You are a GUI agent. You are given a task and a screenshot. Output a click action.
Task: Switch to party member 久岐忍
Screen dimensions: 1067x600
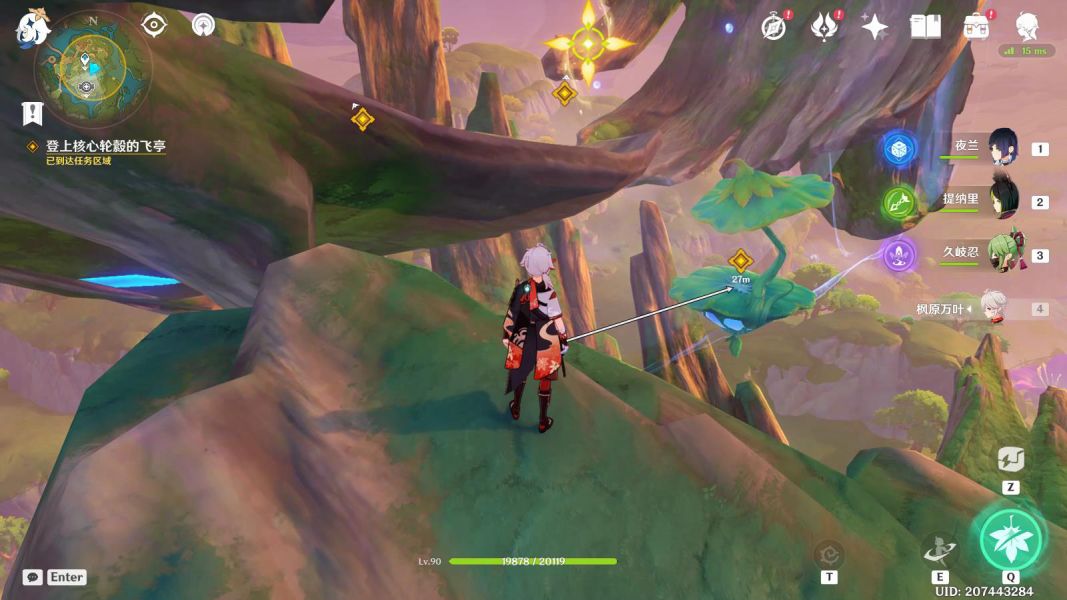[1002, 254]
